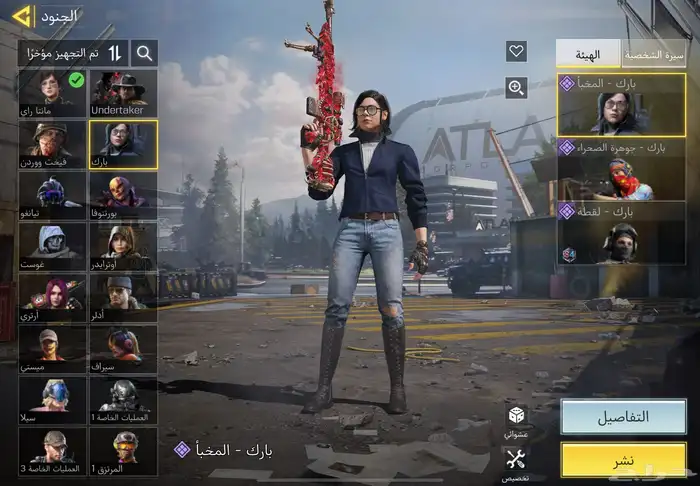700x486 pixels.
Task: Add the skin to favorites with heart icon
Action: [x=516, y=51]
